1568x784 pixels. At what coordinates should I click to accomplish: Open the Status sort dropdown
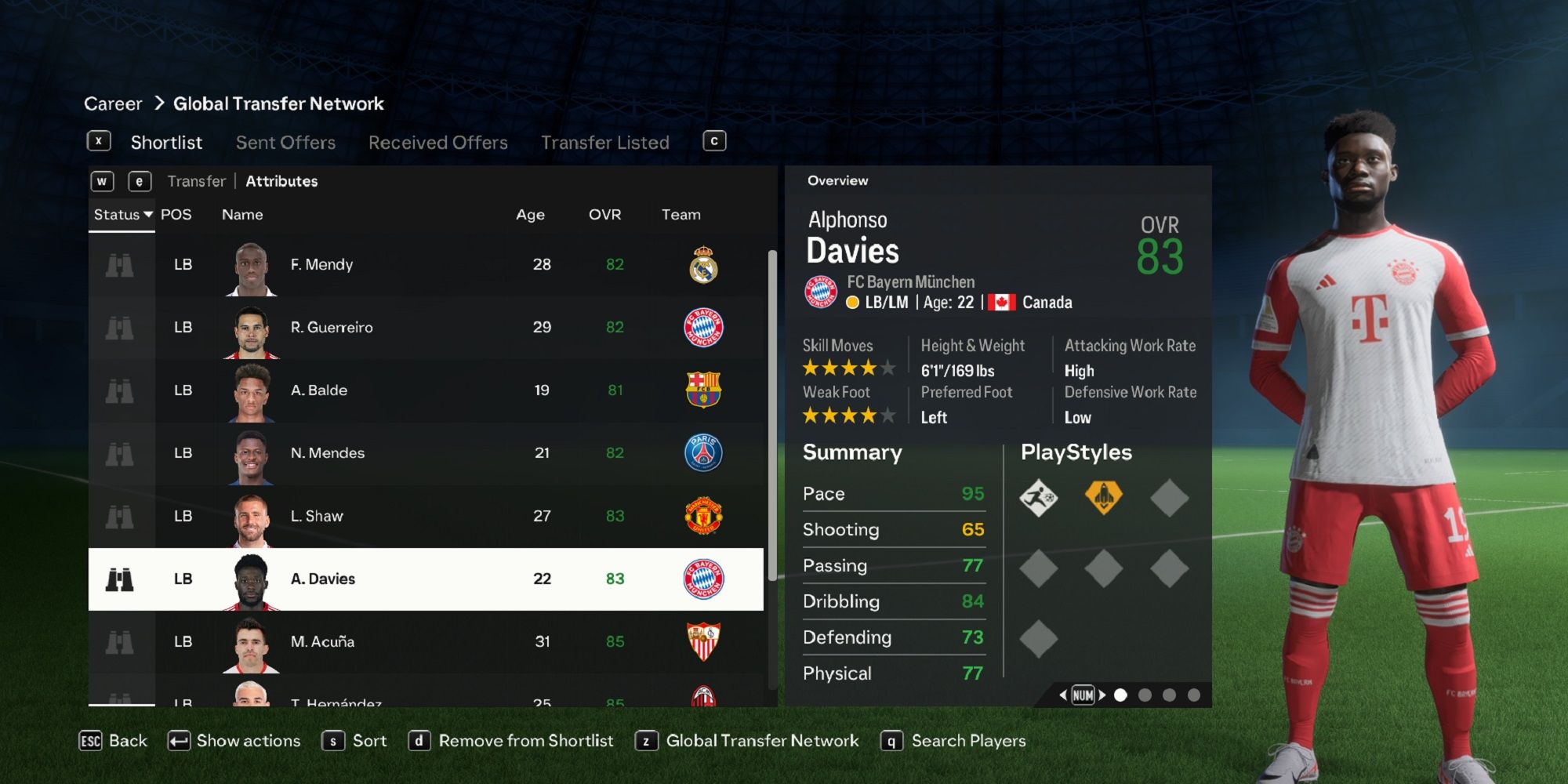click(x=122, y=214)
